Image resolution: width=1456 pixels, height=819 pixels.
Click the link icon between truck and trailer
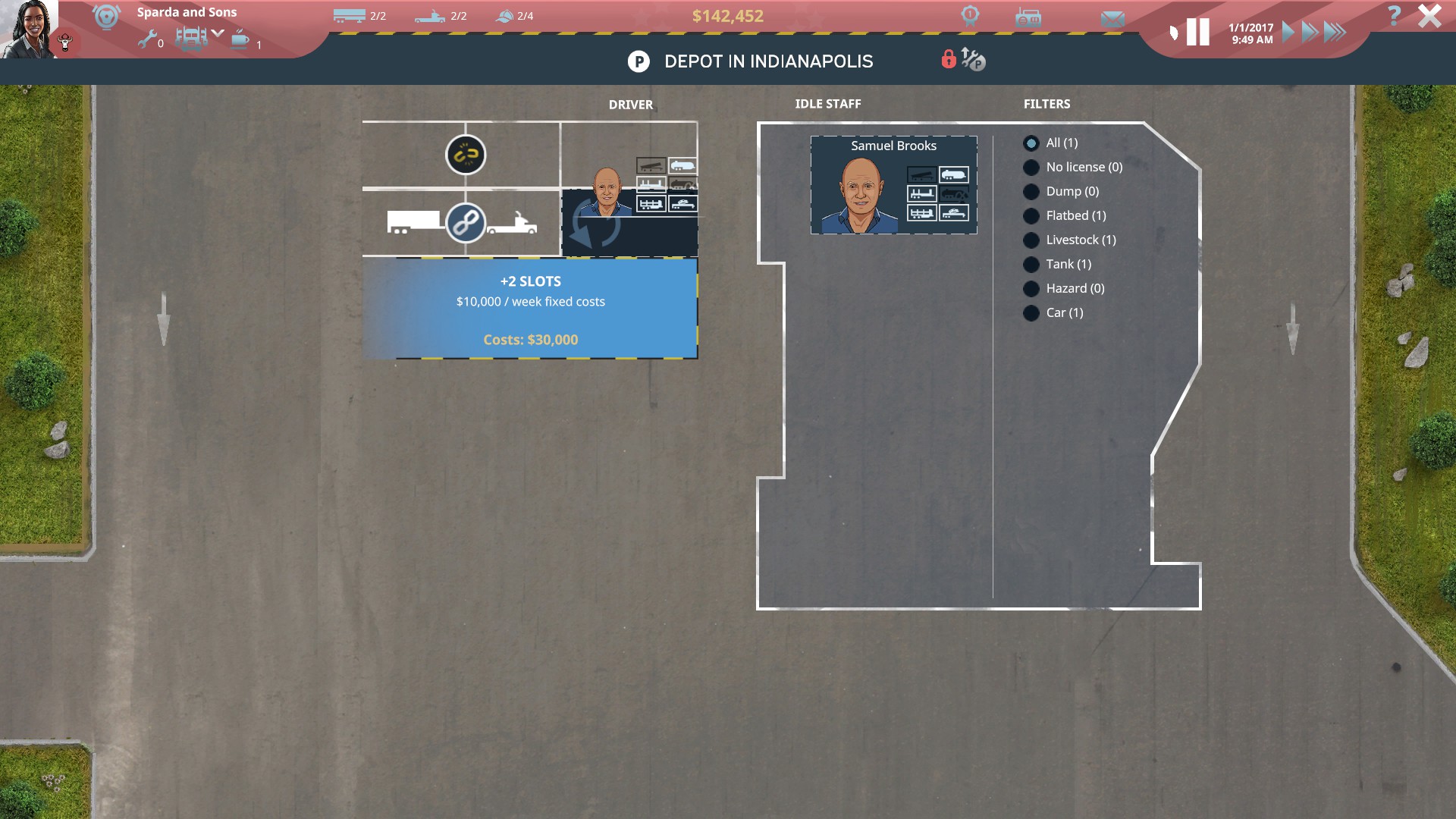pos(466,221)
